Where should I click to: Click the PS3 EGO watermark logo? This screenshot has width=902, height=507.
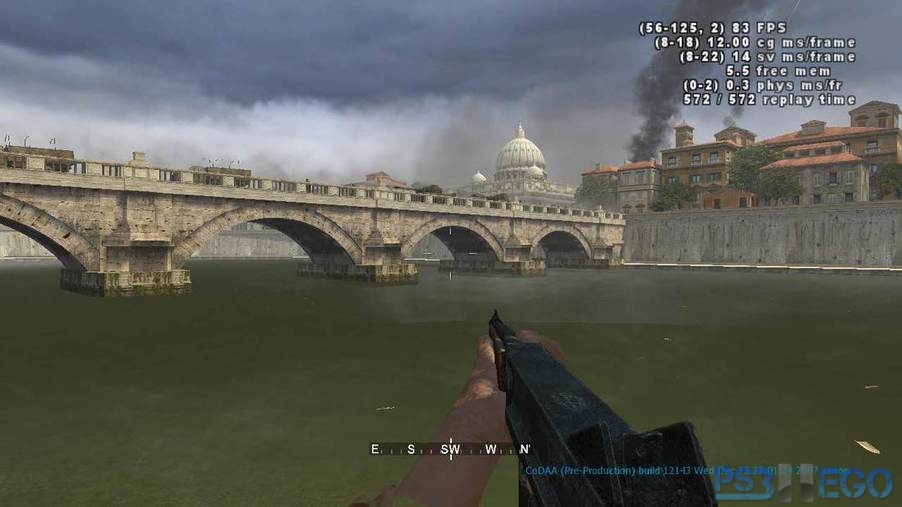tap(803, 484)
